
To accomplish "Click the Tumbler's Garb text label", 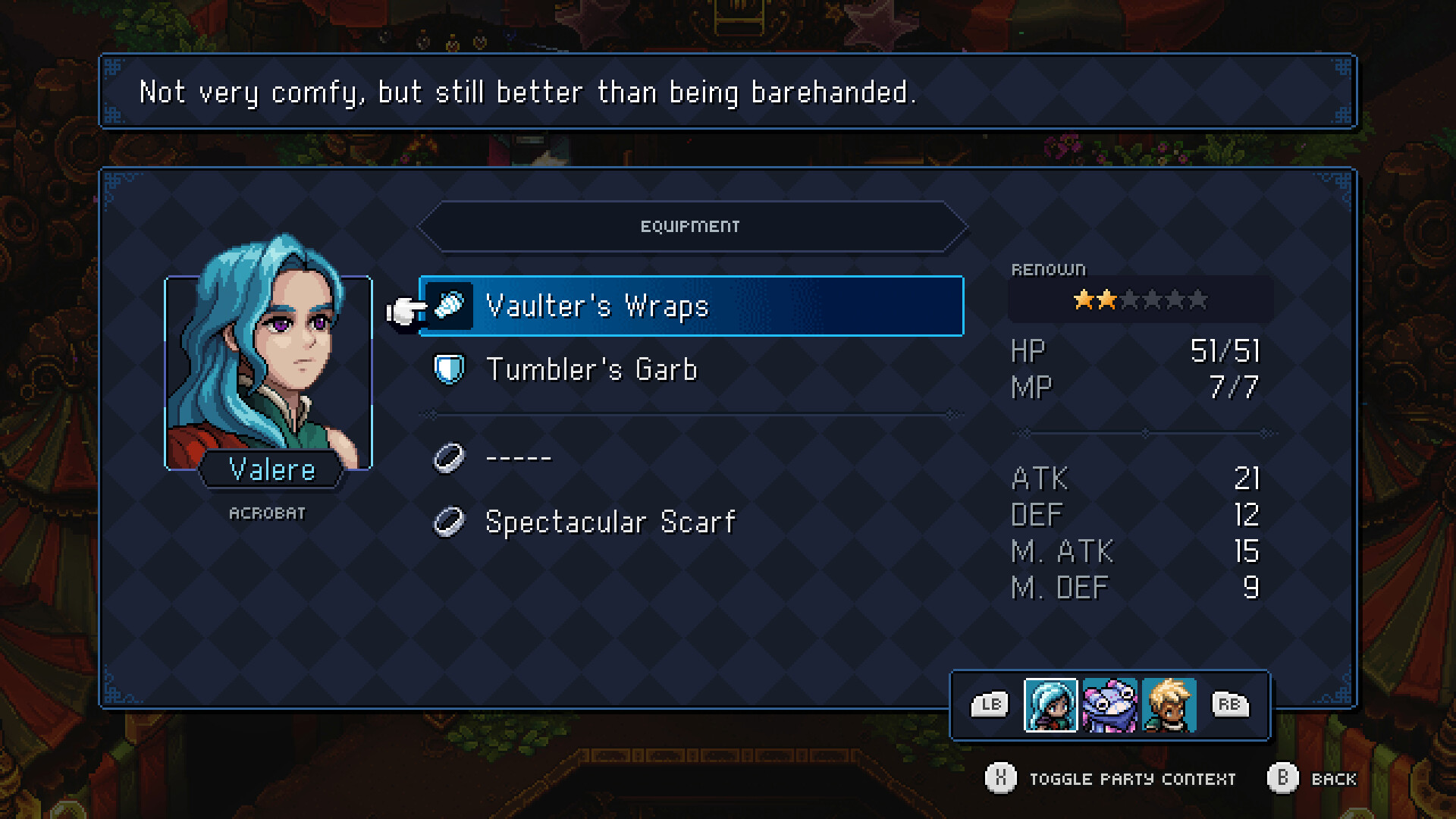I will point(591,369).
